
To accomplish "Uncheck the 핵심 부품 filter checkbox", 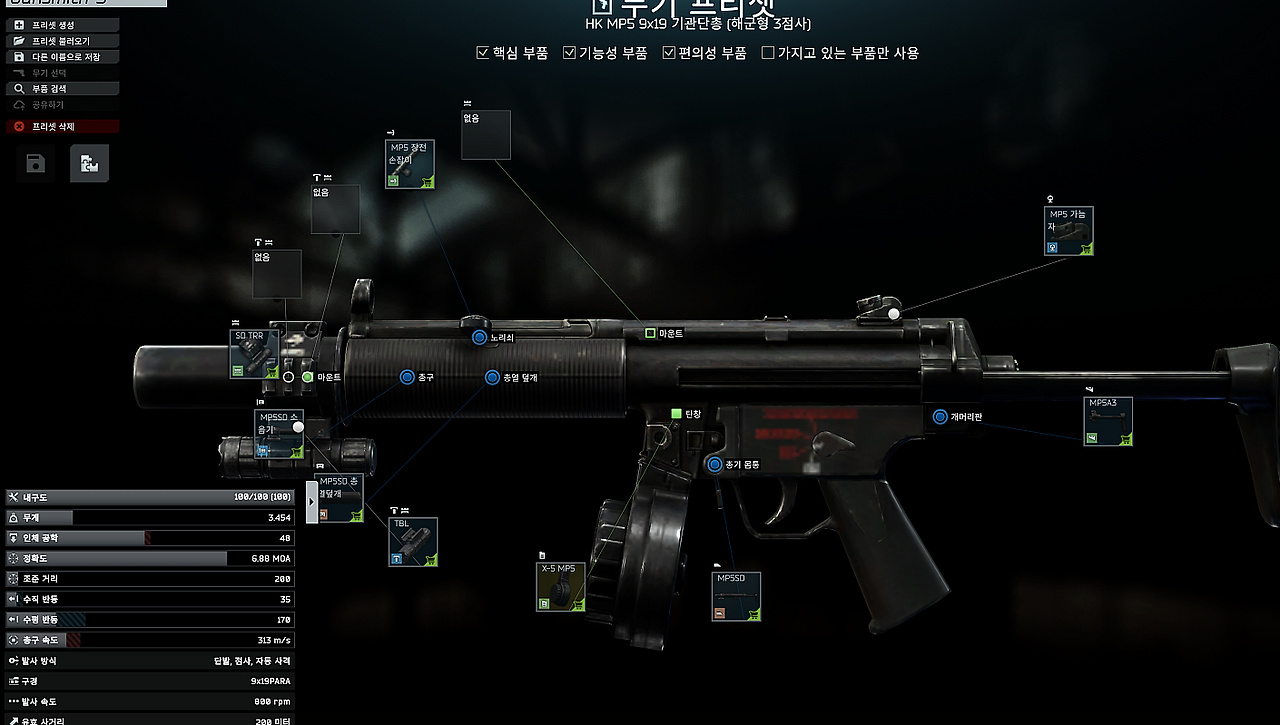I will tap(483, 53).
